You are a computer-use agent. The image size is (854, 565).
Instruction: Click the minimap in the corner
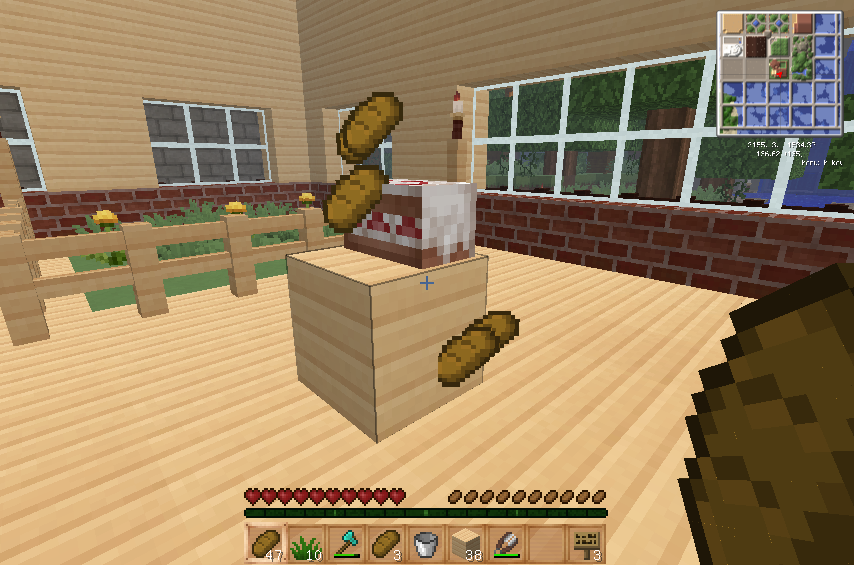point(779,72)
